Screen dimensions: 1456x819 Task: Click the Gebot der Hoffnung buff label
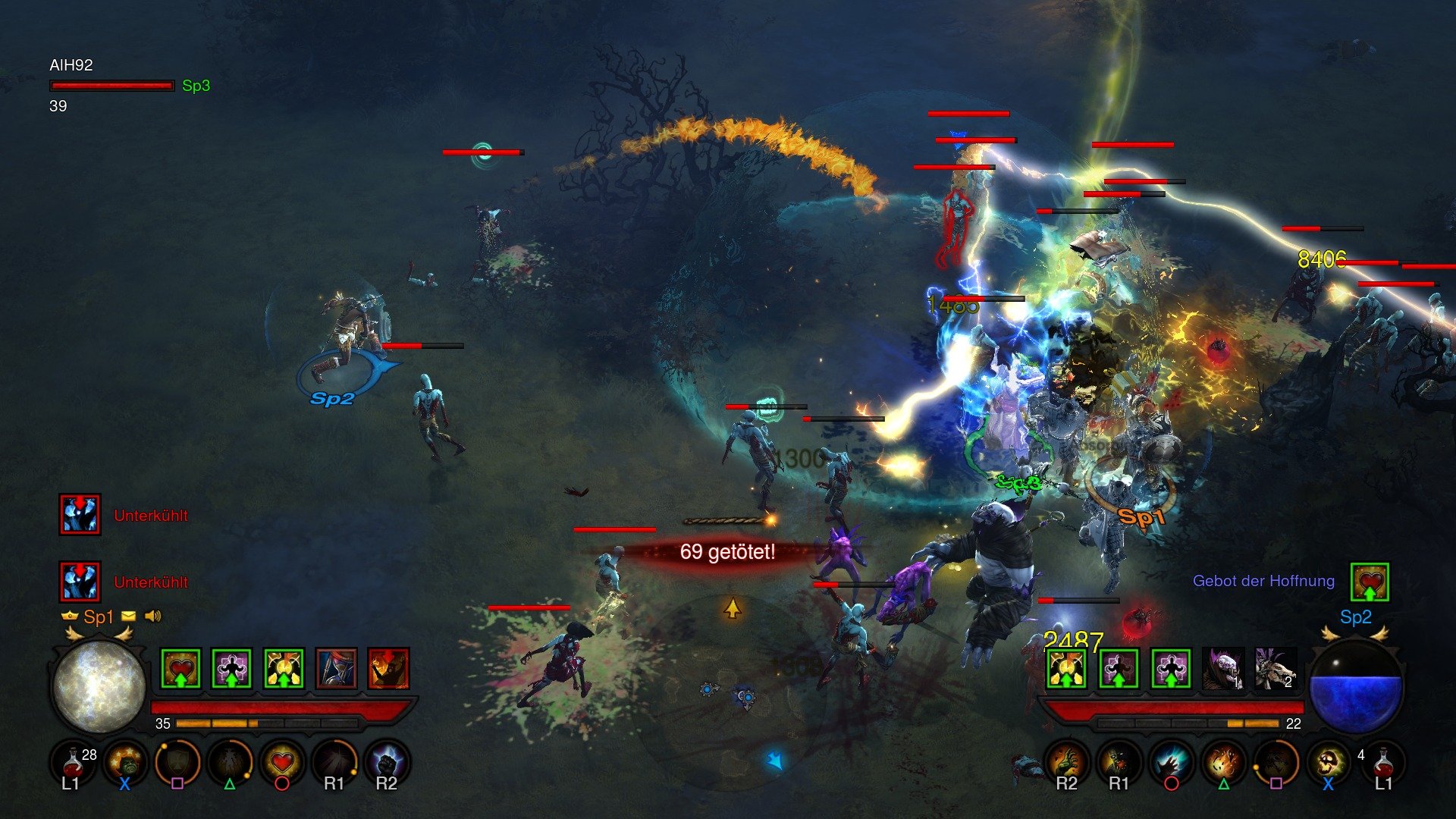(x=1265, y=580)
